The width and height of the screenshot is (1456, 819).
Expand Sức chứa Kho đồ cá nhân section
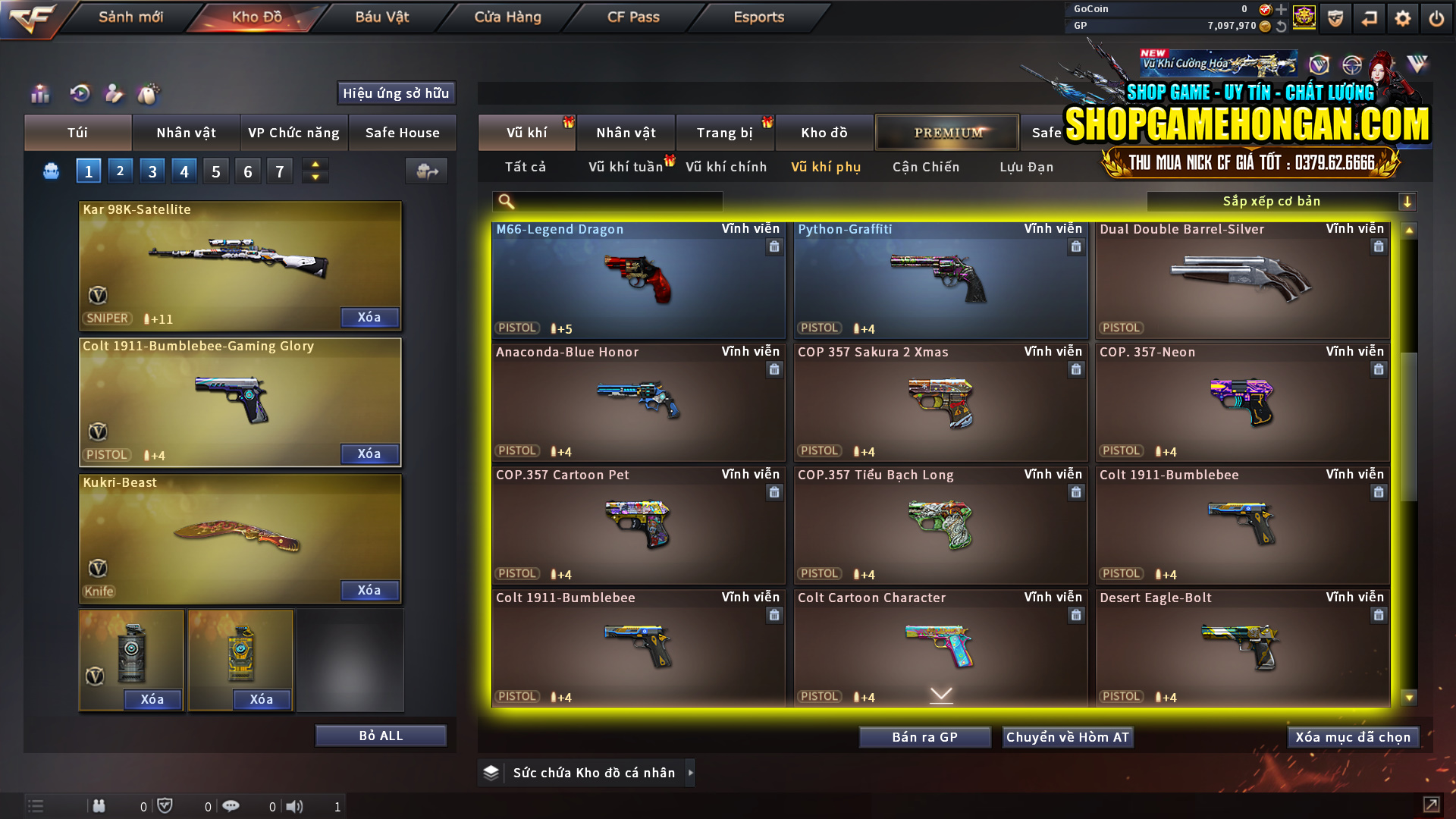691,773
